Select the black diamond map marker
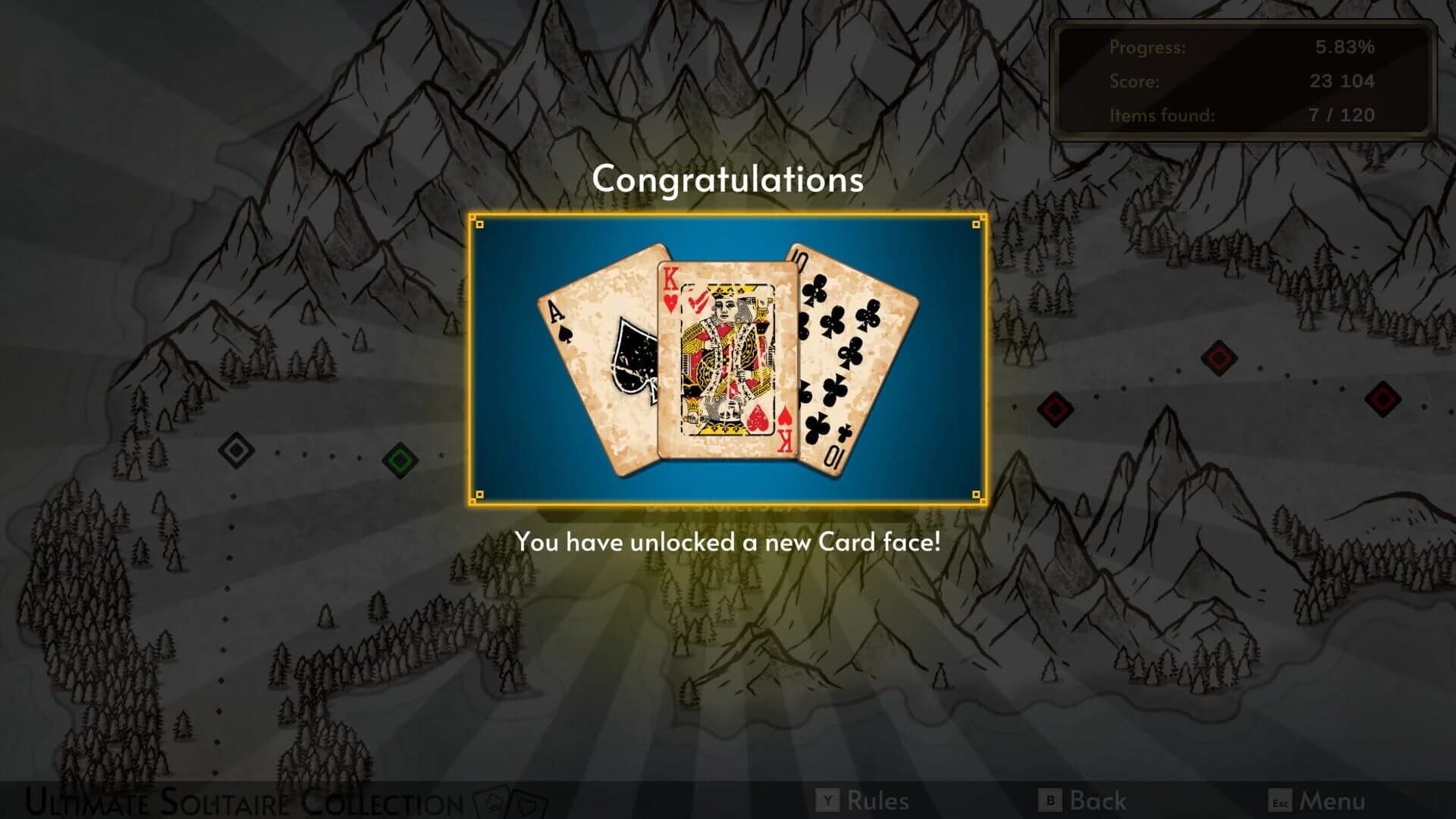 click(x=236, y=450)
